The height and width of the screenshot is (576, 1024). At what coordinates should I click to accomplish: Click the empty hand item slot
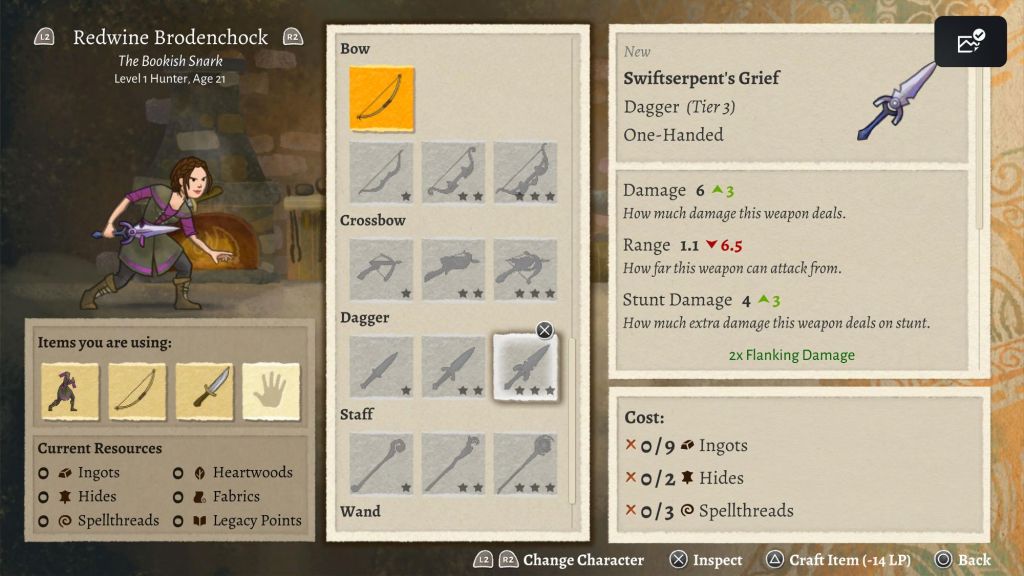click(271, 391)
